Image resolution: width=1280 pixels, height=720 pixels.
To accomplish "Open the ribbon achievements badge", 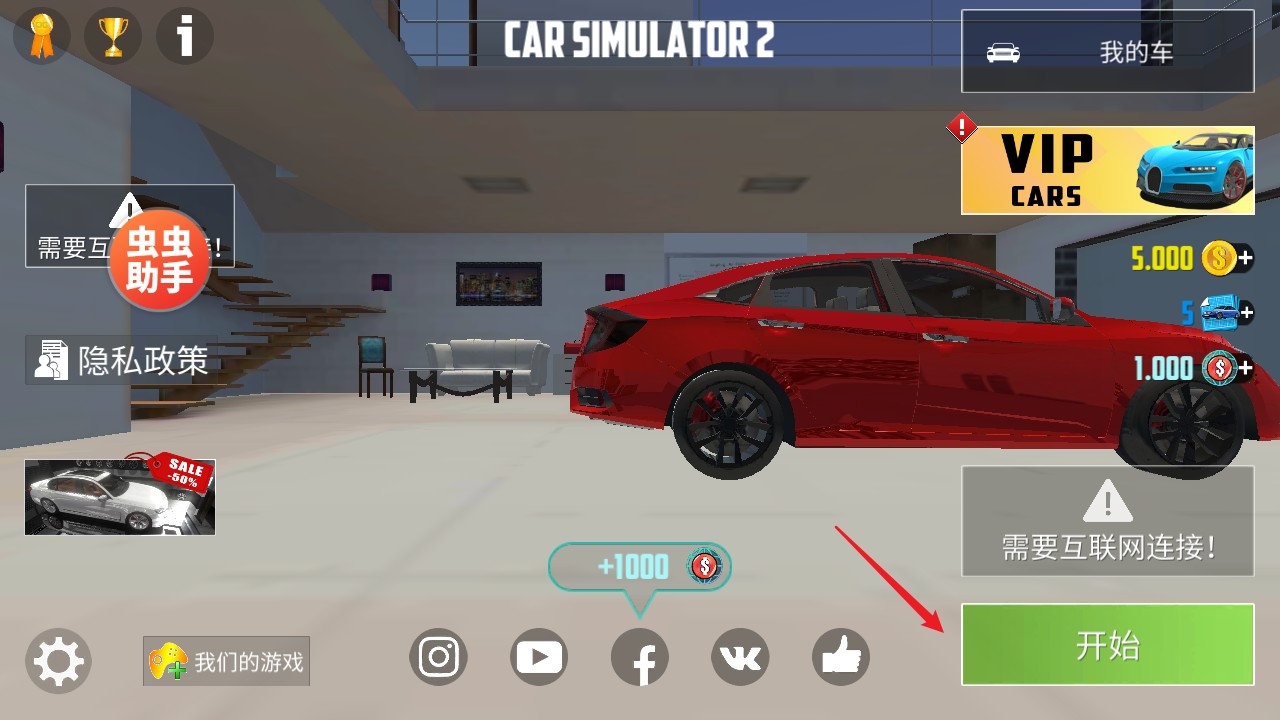I will tap(41, 37).
